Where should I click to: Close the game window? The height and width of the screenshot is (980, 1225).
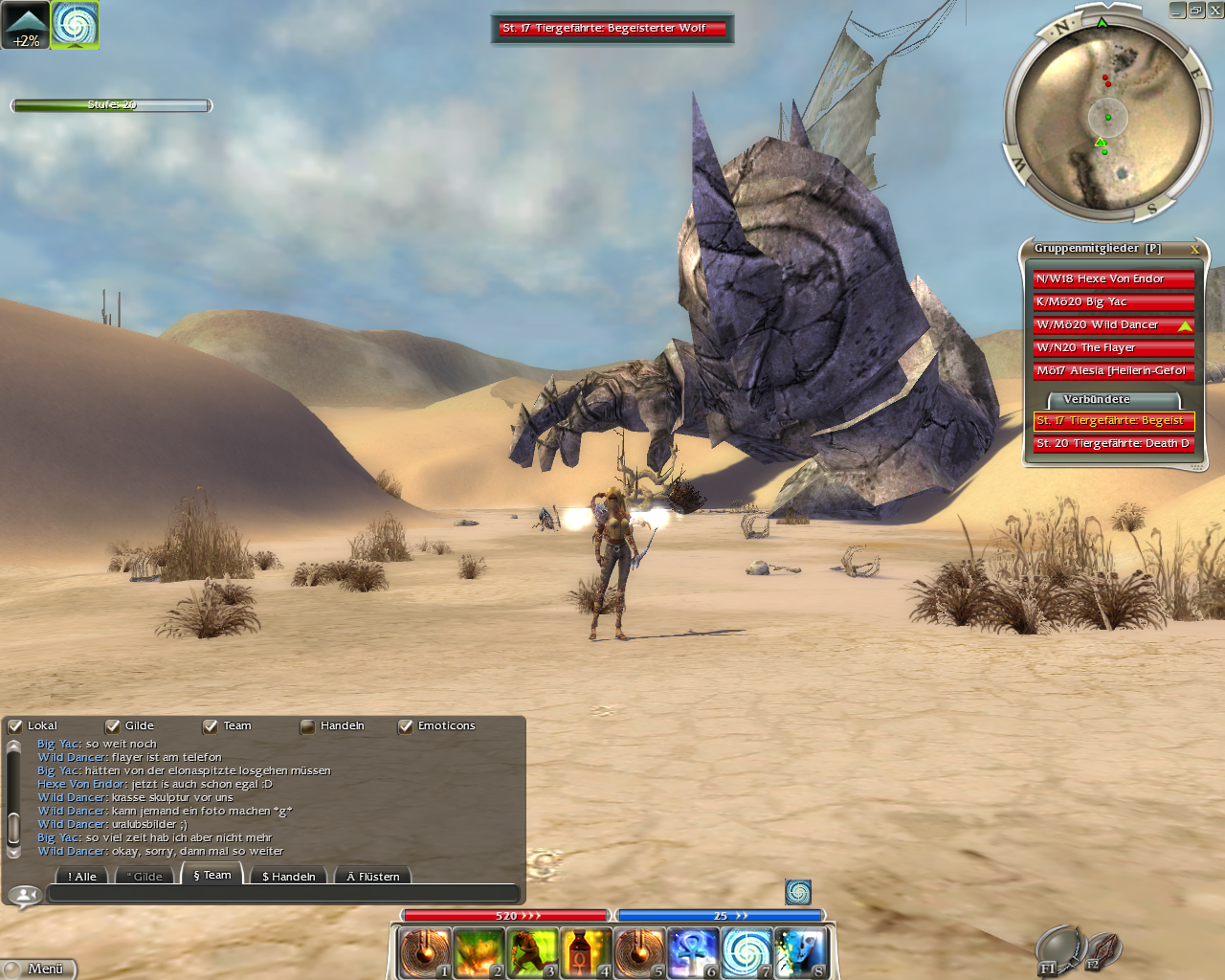click(x=1215, y=10)
